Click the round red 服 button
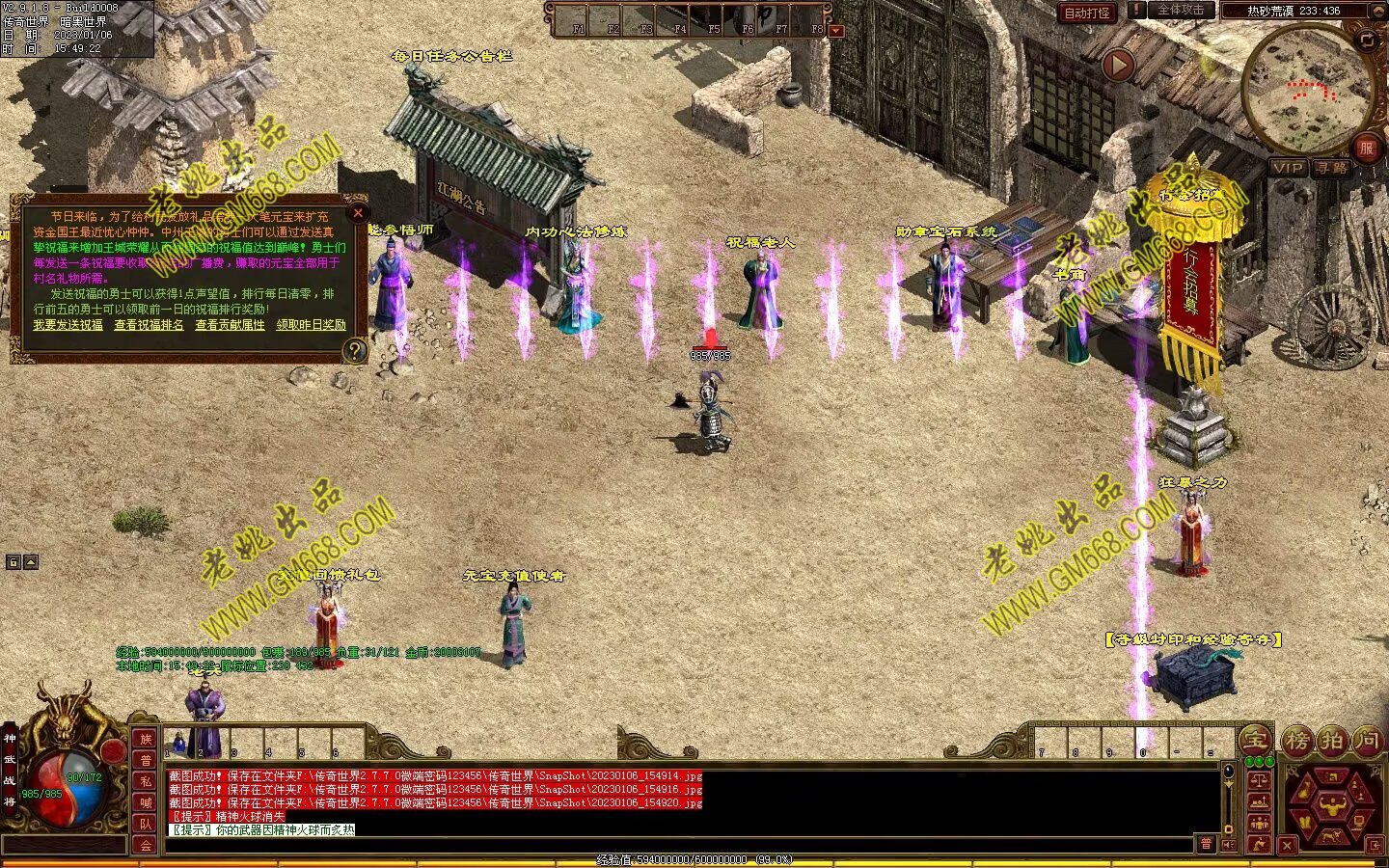 click(1366, 148)
